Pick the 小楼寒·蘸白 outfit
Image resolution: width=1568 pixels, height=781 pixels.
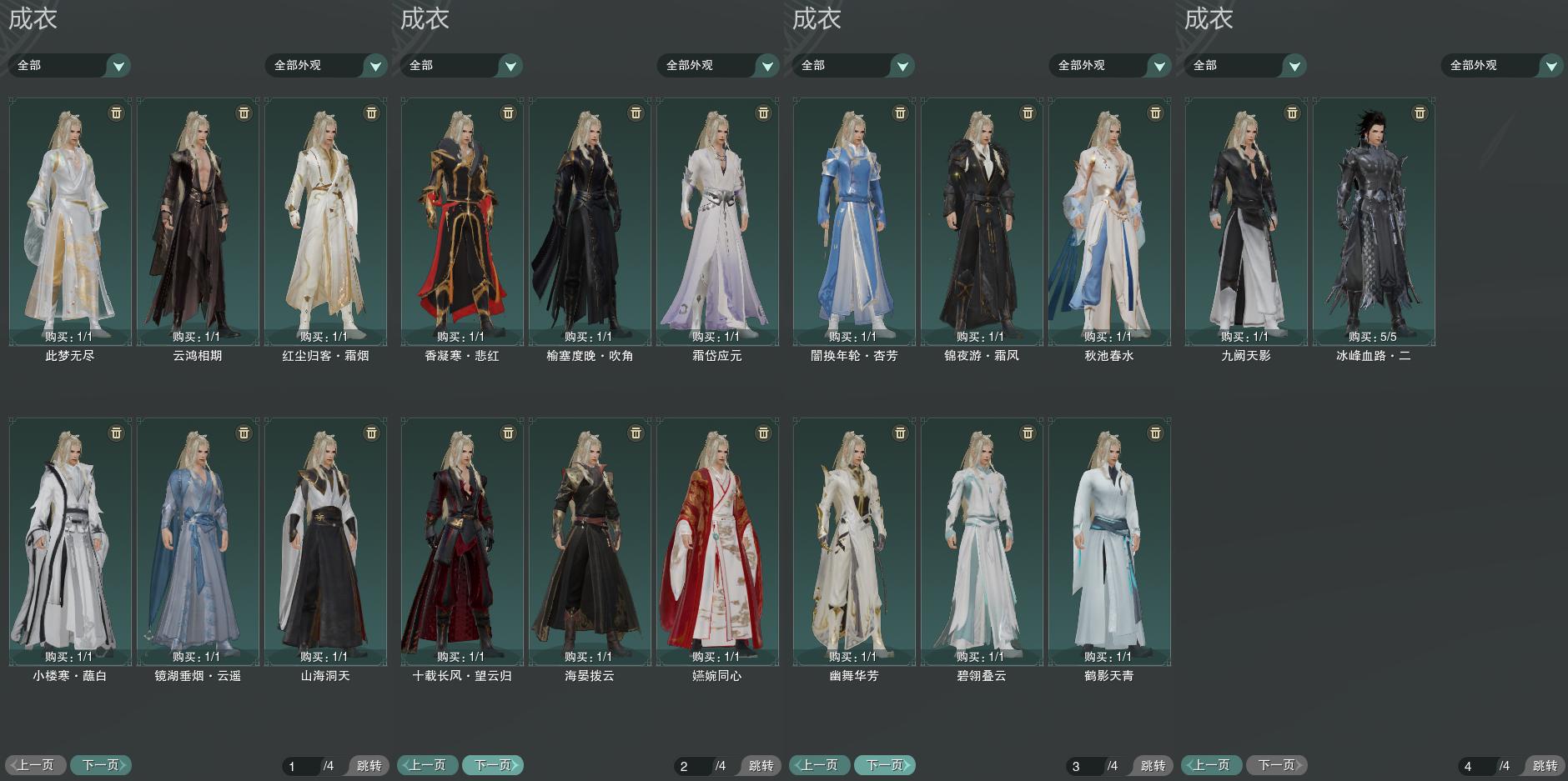pos(70,542)
